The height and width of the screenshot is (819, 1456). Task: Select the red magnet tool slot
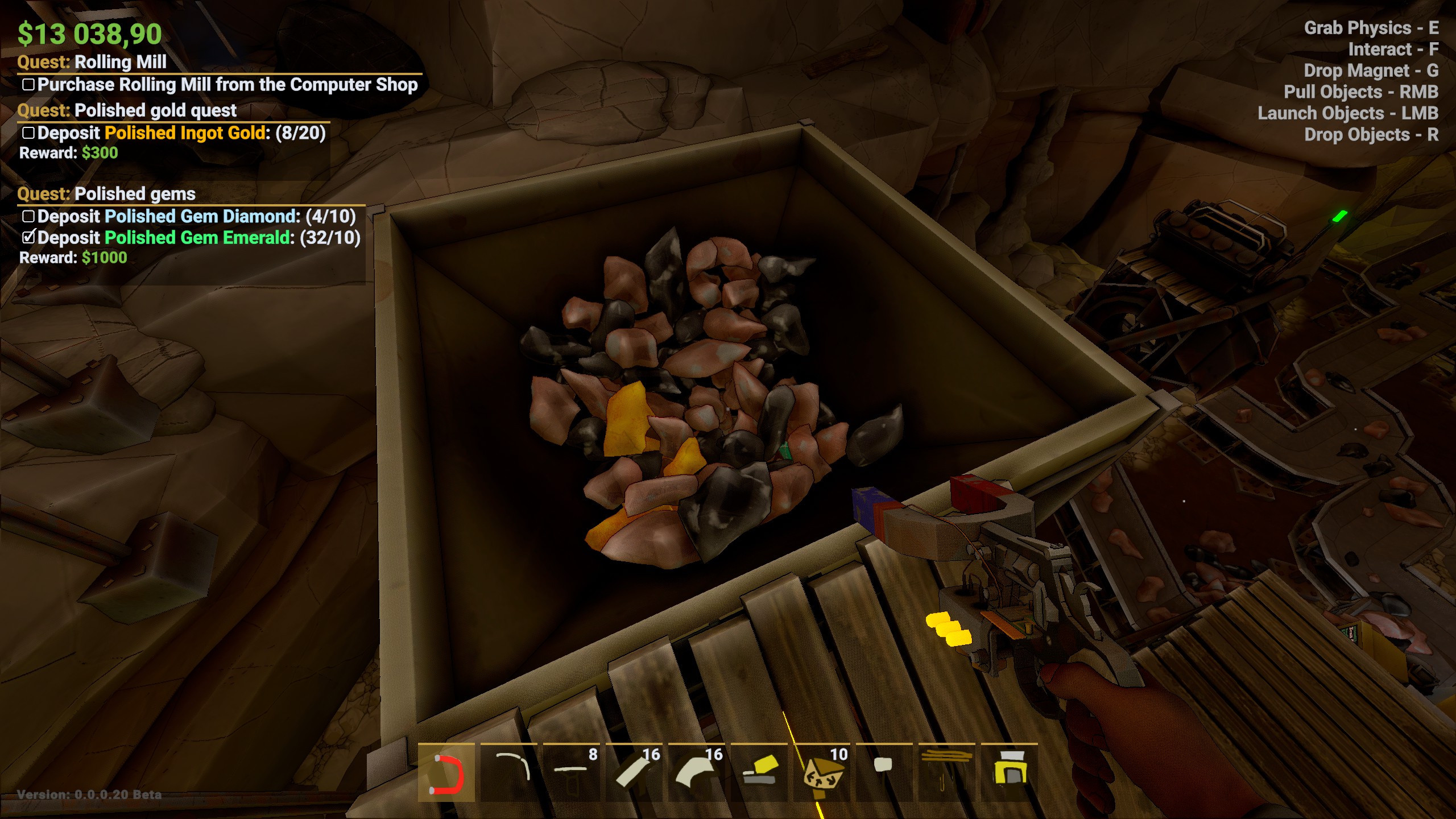click(x=446, y=773)
